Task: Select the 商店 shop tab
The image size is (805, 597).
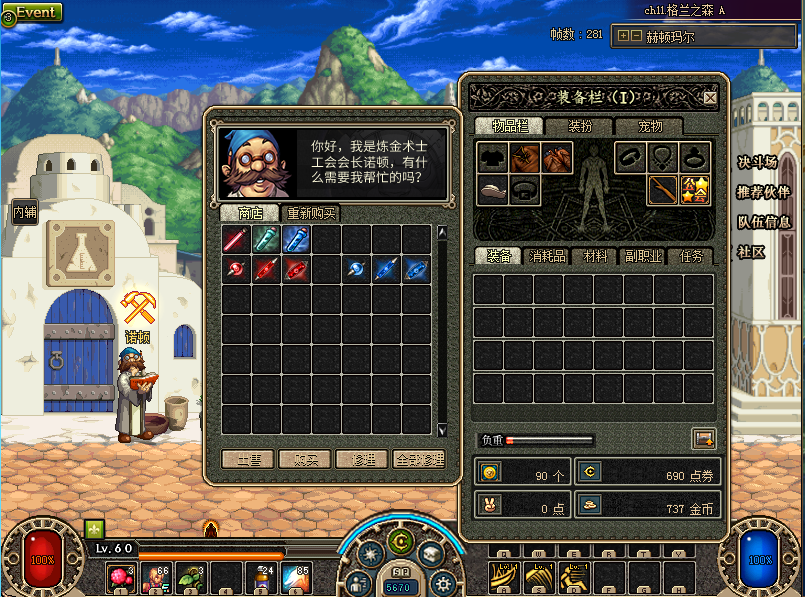Action: coord(250,213)
